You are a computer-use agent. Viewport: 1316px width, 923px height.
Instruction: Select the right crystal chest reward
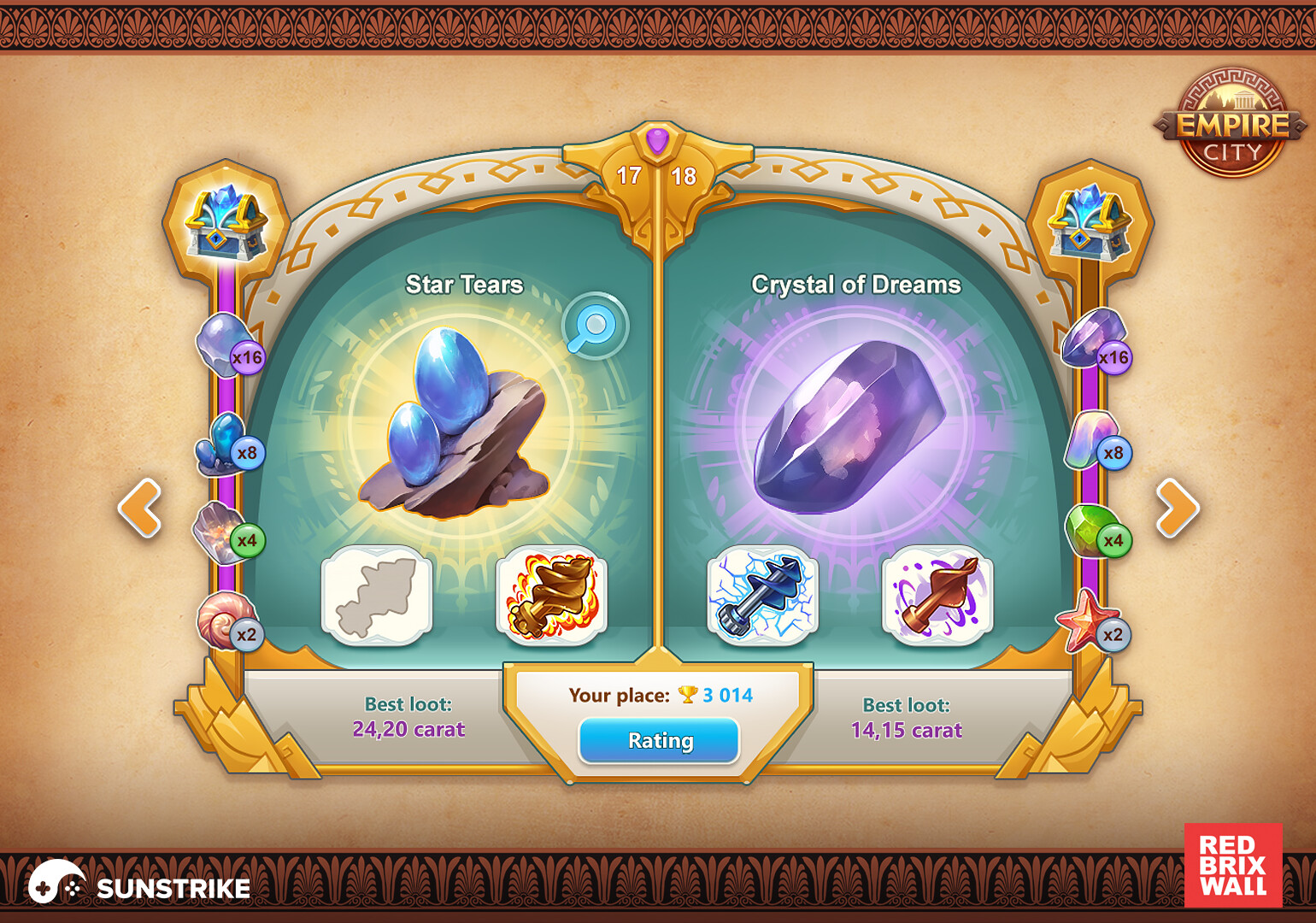tap(1086, 224)
